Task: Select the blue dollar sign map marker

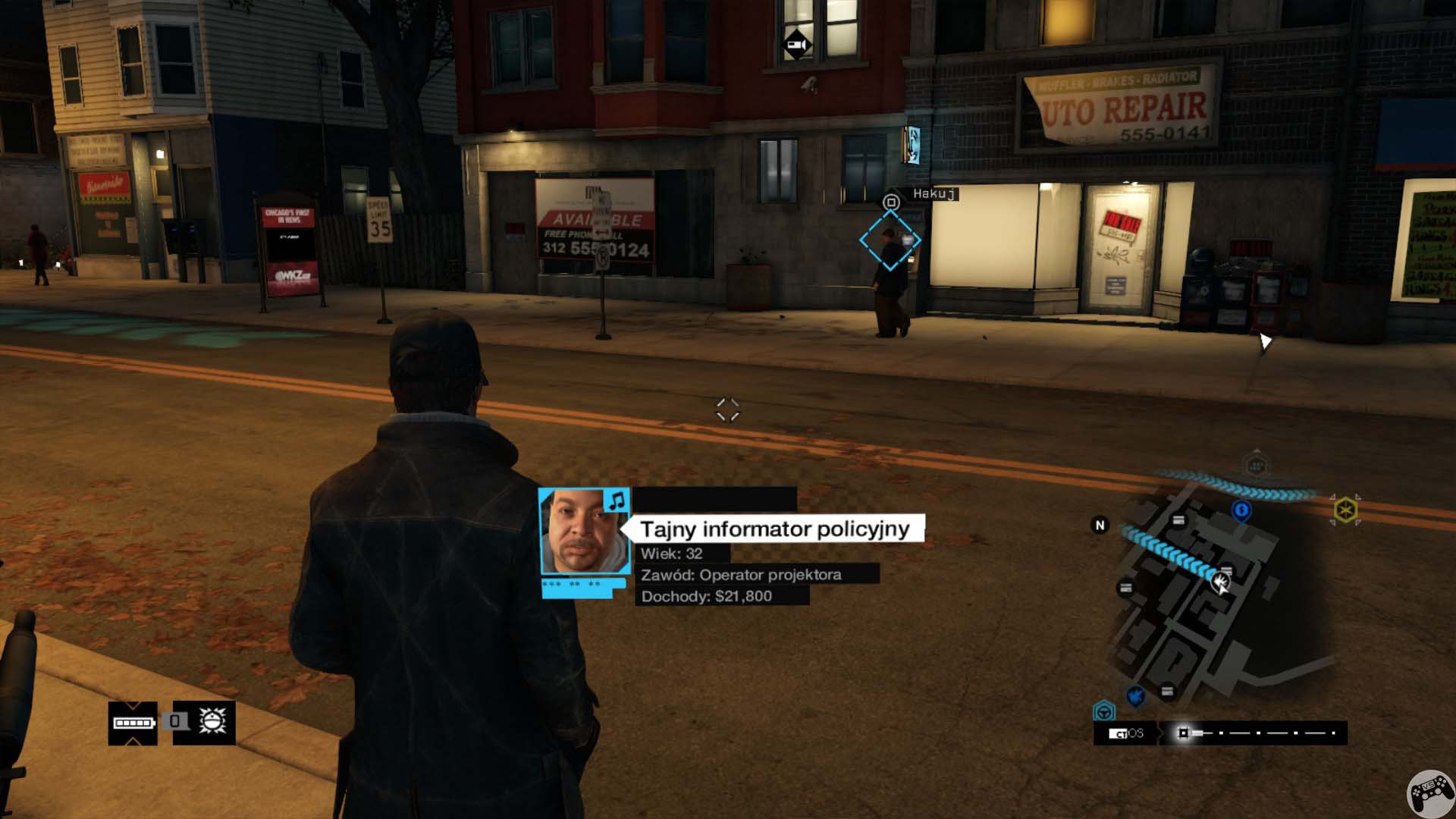Action: [1241, 510]
